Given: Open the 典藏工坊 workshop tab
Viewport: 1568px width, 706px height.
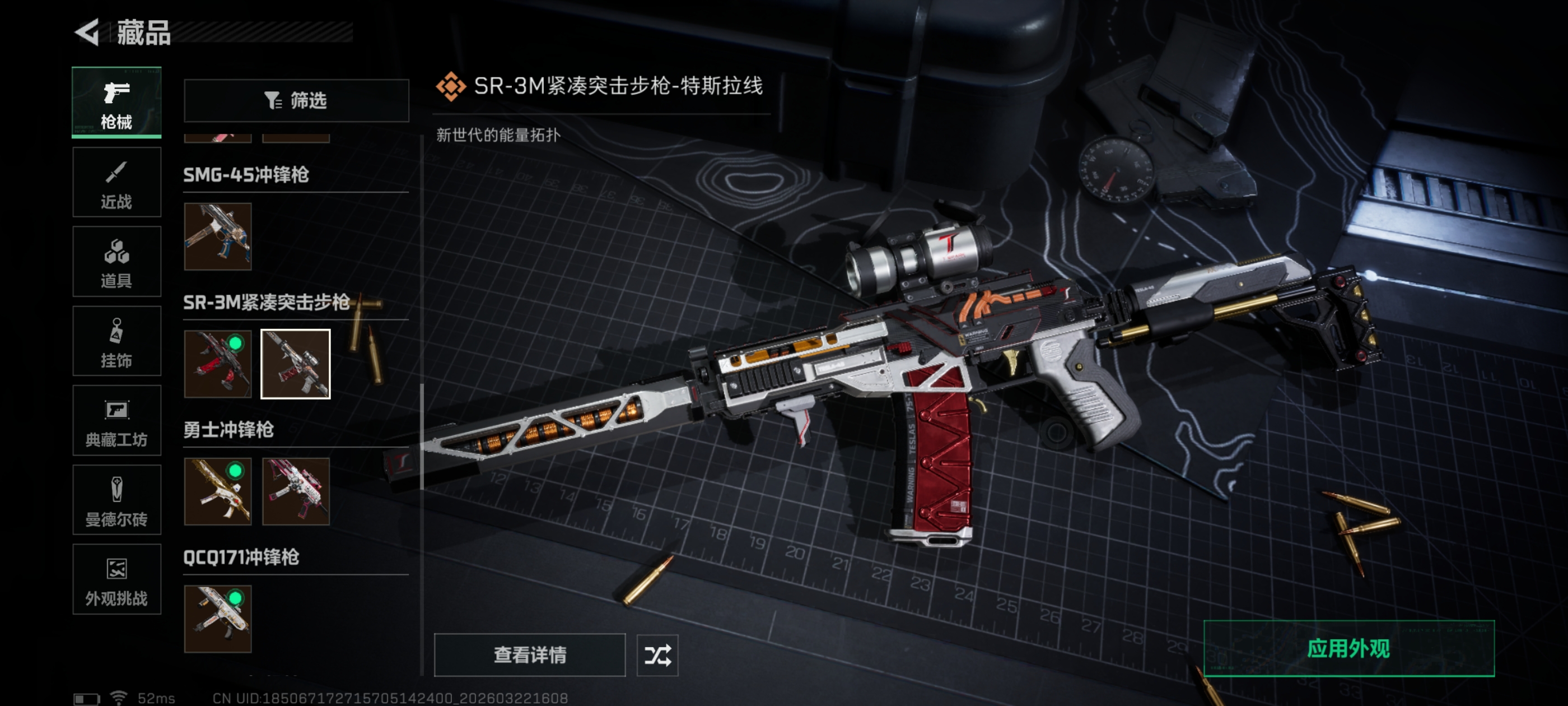Looking at the screenshot, I should pos(116,421).
